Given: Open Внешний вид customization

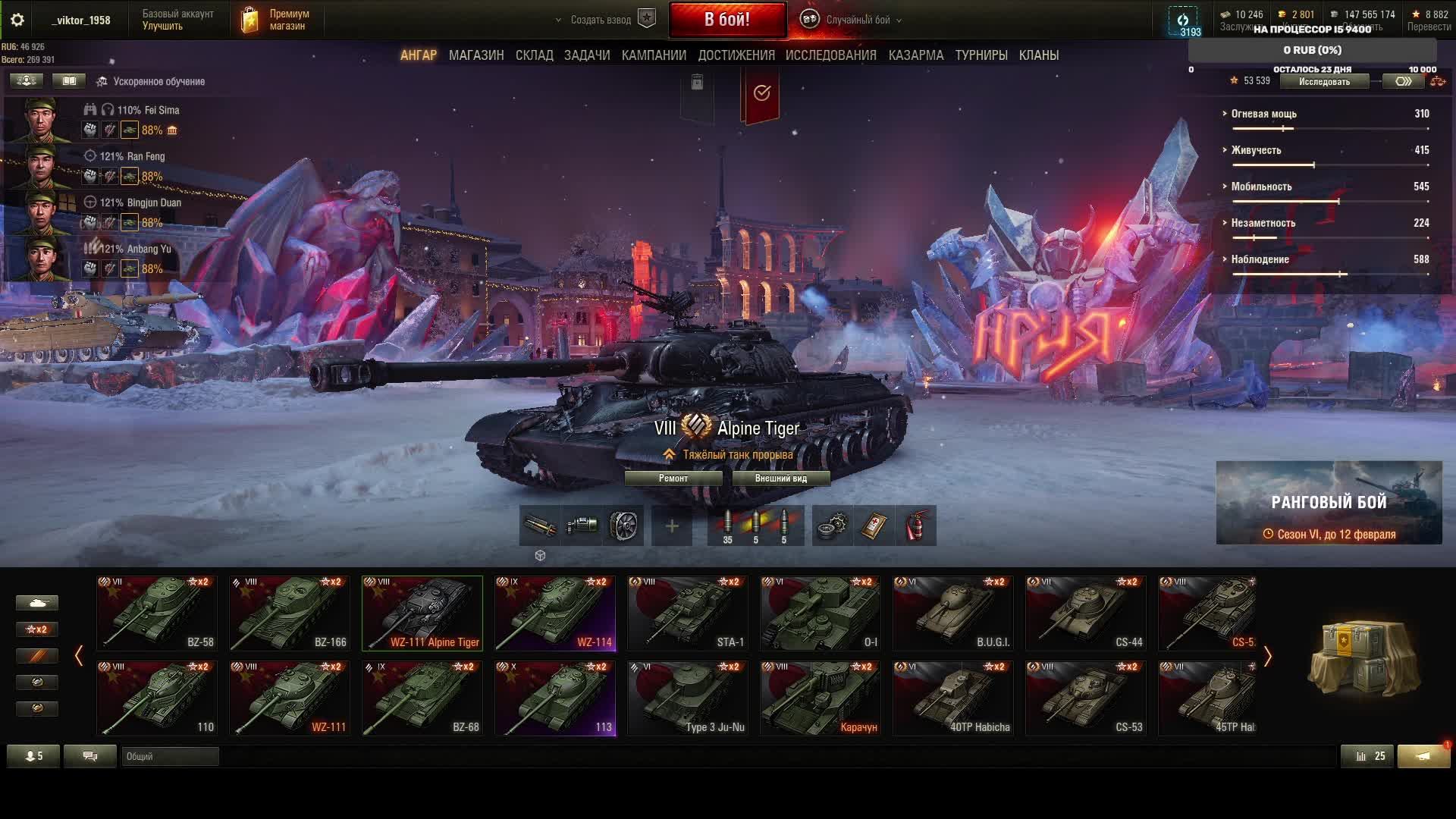Looking at the screenshot, I should pos(780,479).
